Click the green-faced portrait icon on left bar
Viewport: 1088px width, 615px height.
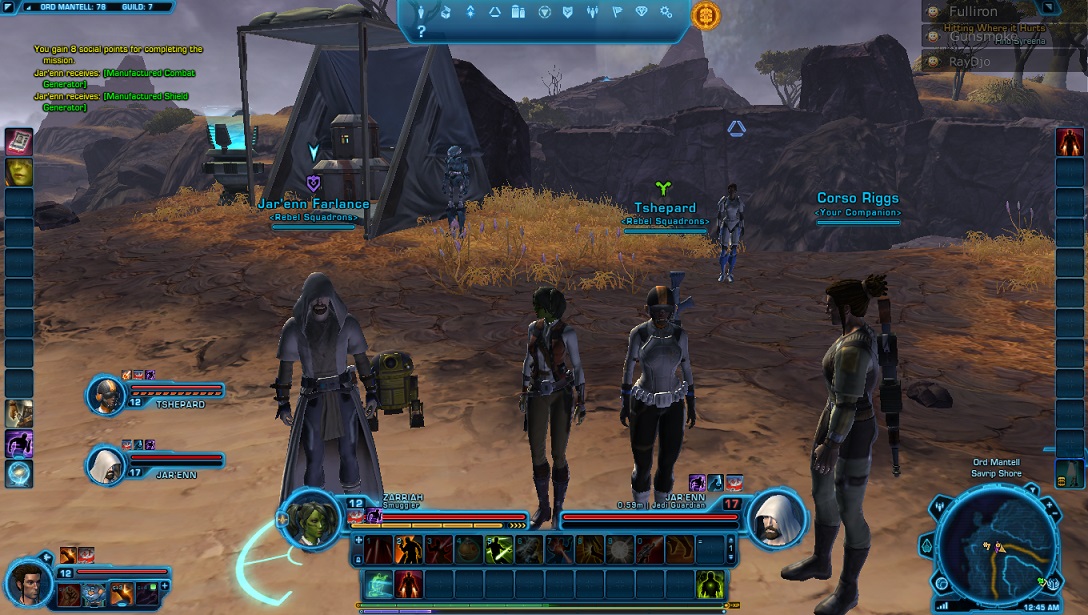19,172
